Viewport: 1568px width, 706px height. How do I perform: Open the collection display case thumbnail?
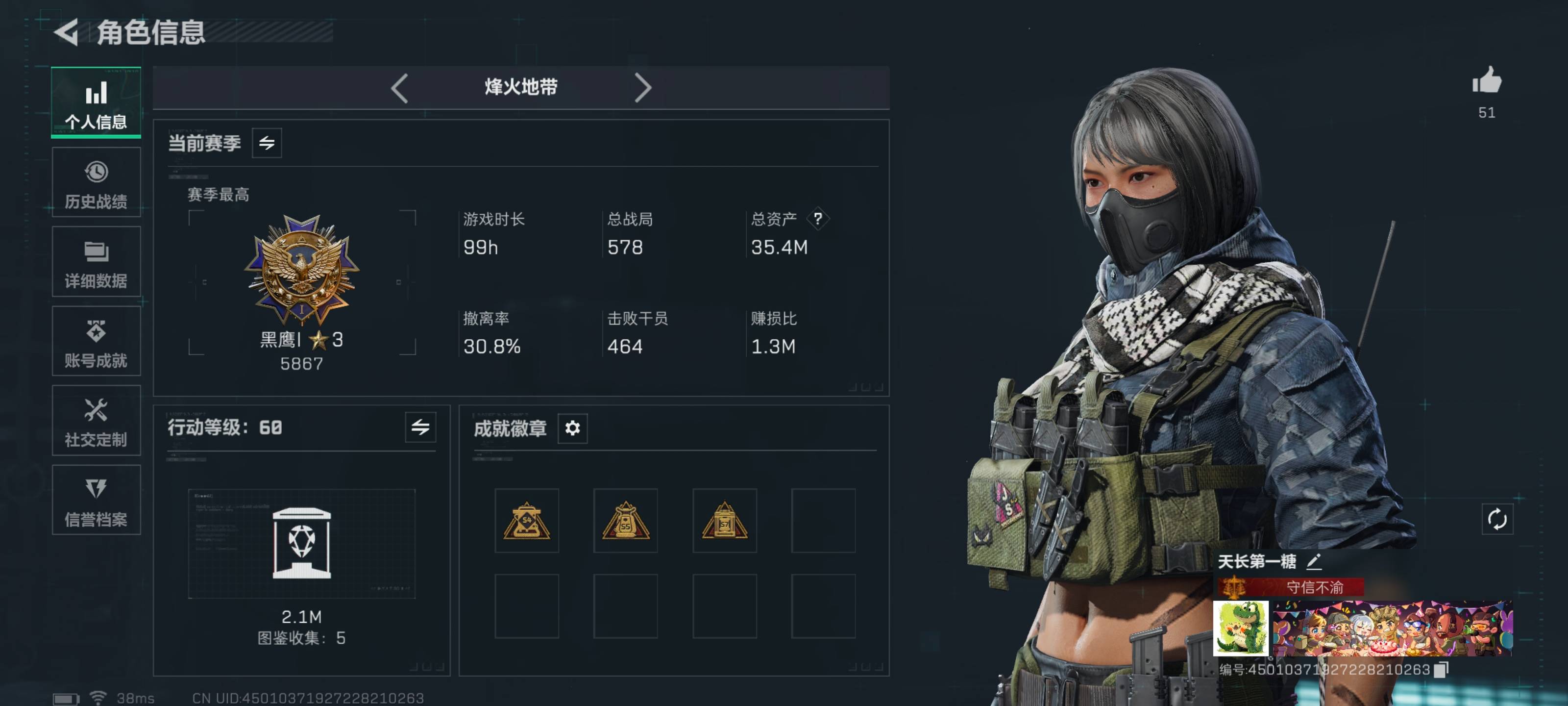pos(302,543)
